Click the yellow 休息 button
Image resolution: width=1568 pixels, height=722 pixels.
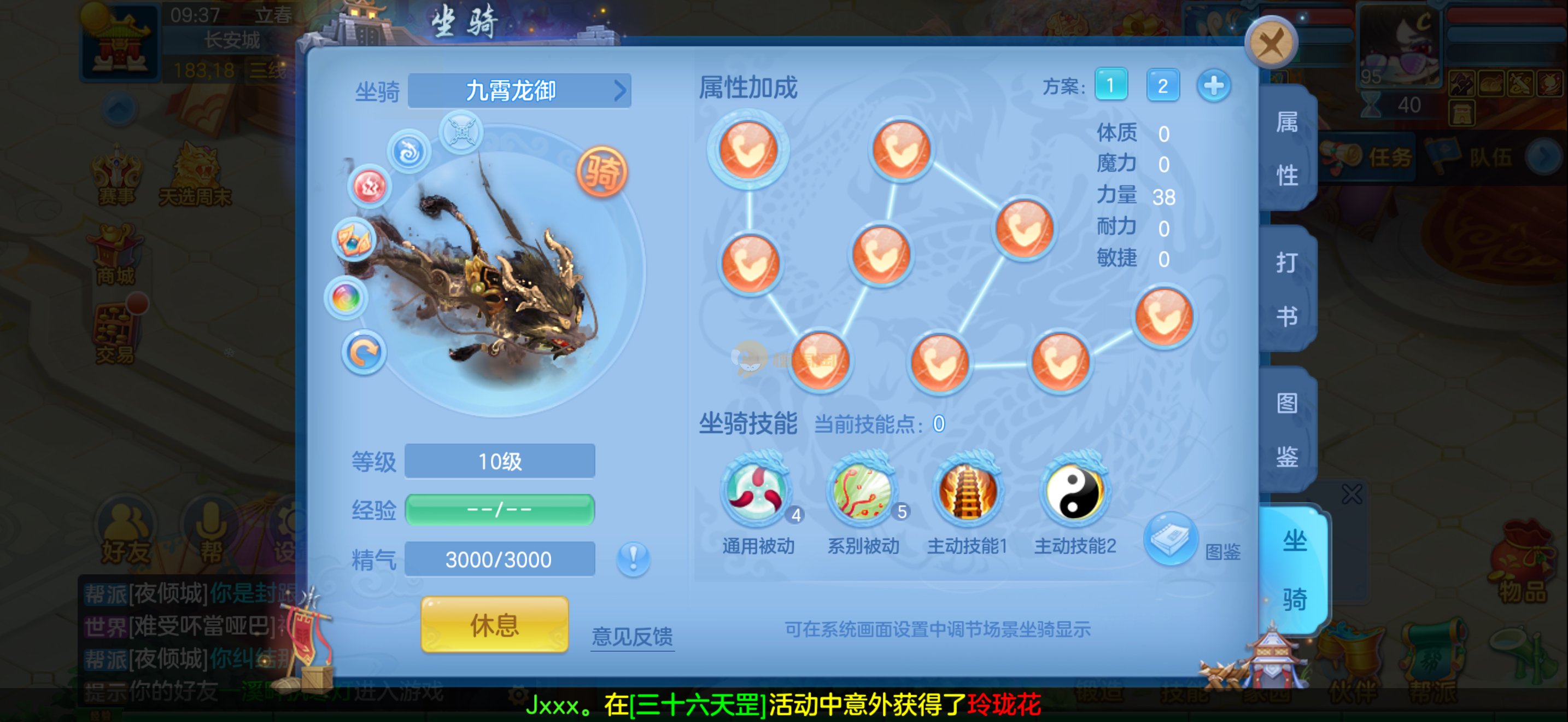click(494, 625)
